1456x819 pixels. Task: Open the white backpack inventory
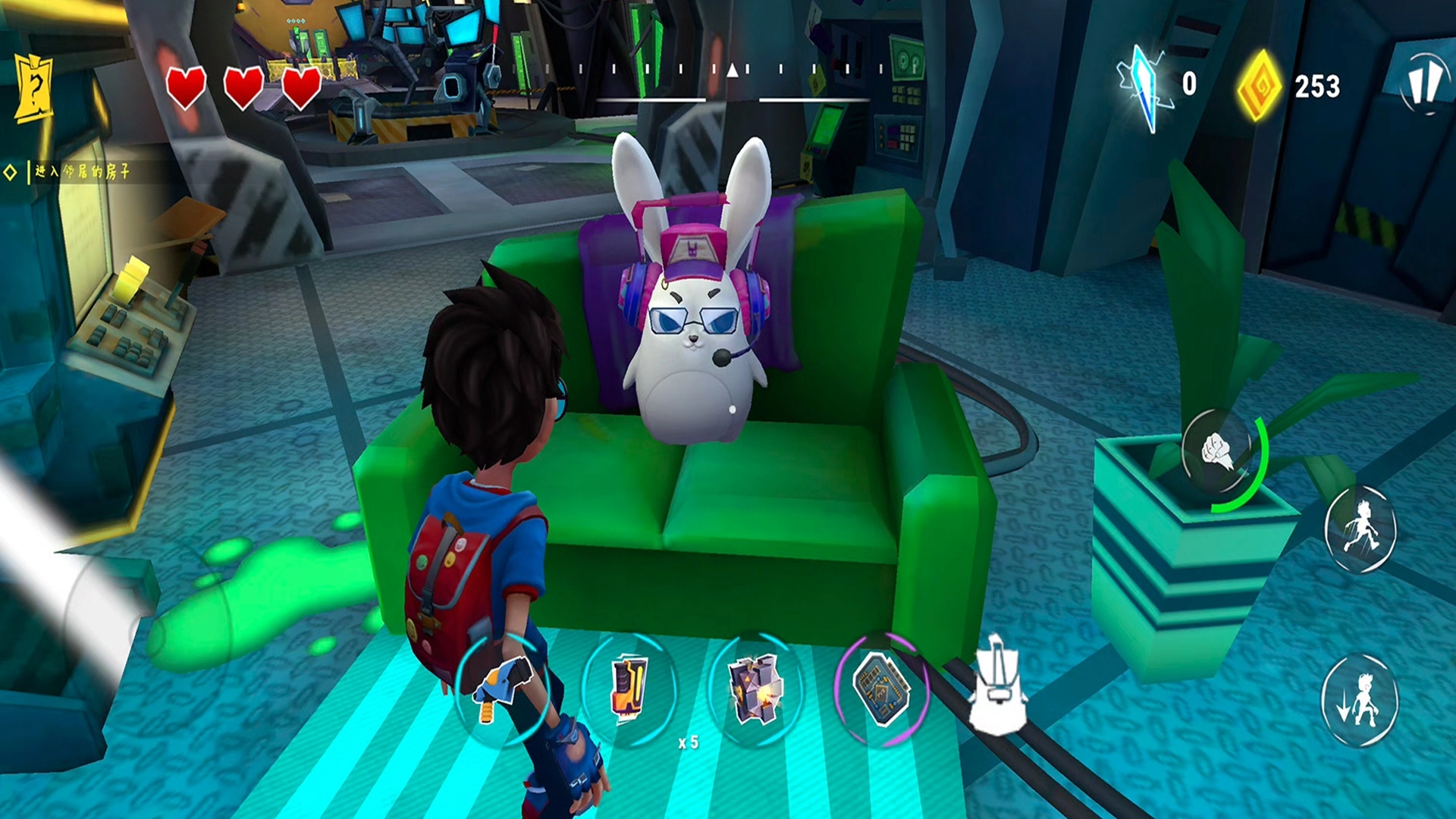click(x=998, y=690)
